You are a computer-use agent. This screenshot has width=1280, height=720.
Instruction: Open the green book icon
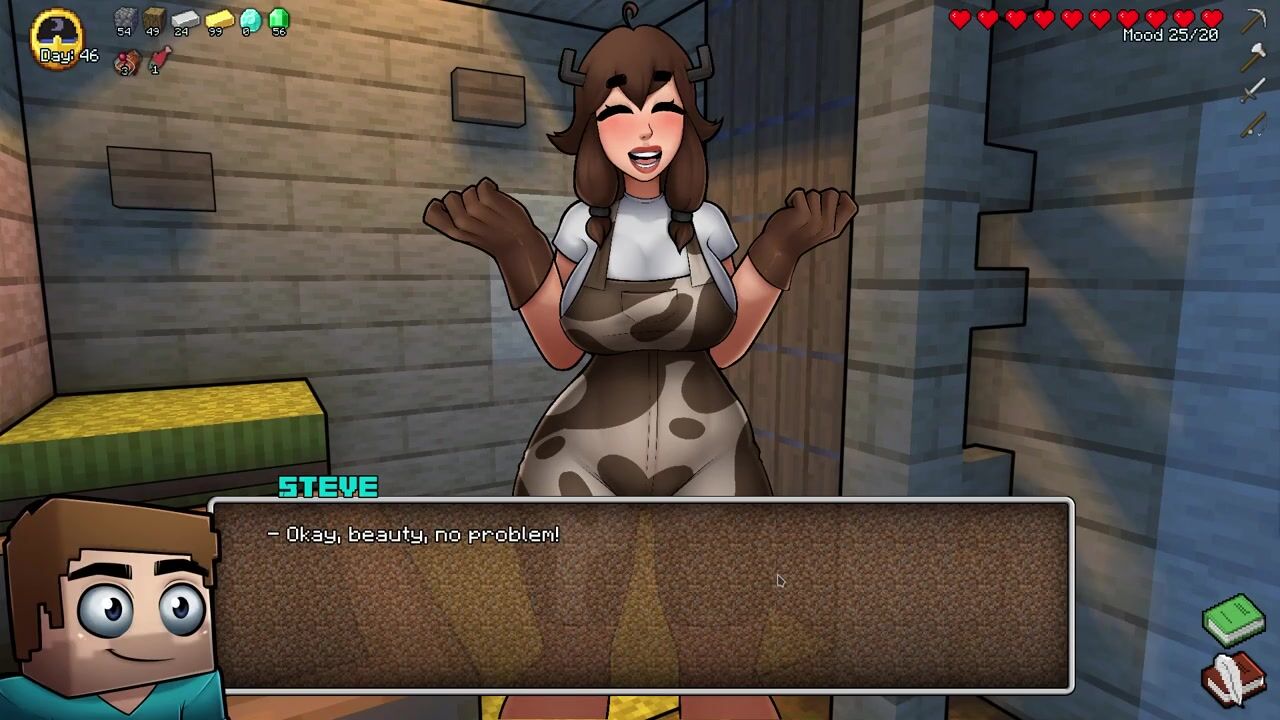1234,617
